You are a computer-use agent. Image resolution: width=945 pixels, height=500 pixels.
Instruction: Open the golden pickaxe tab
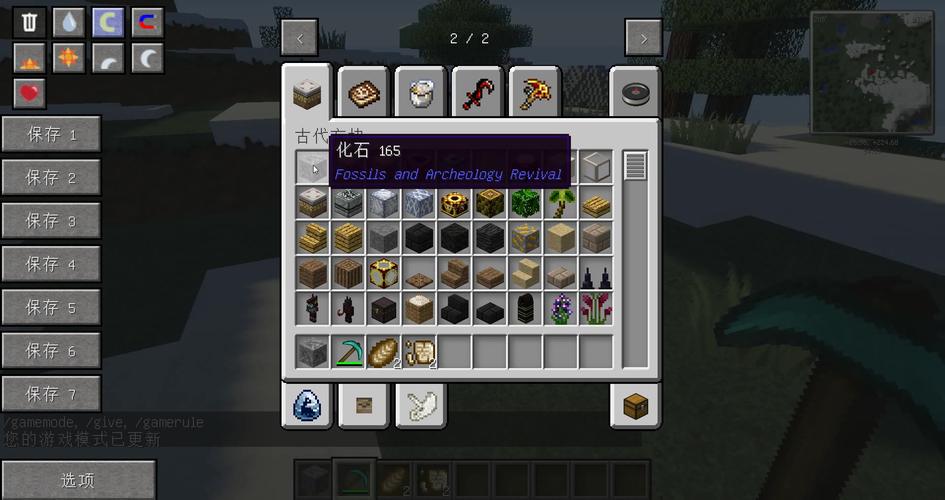(x=534, y=95)
